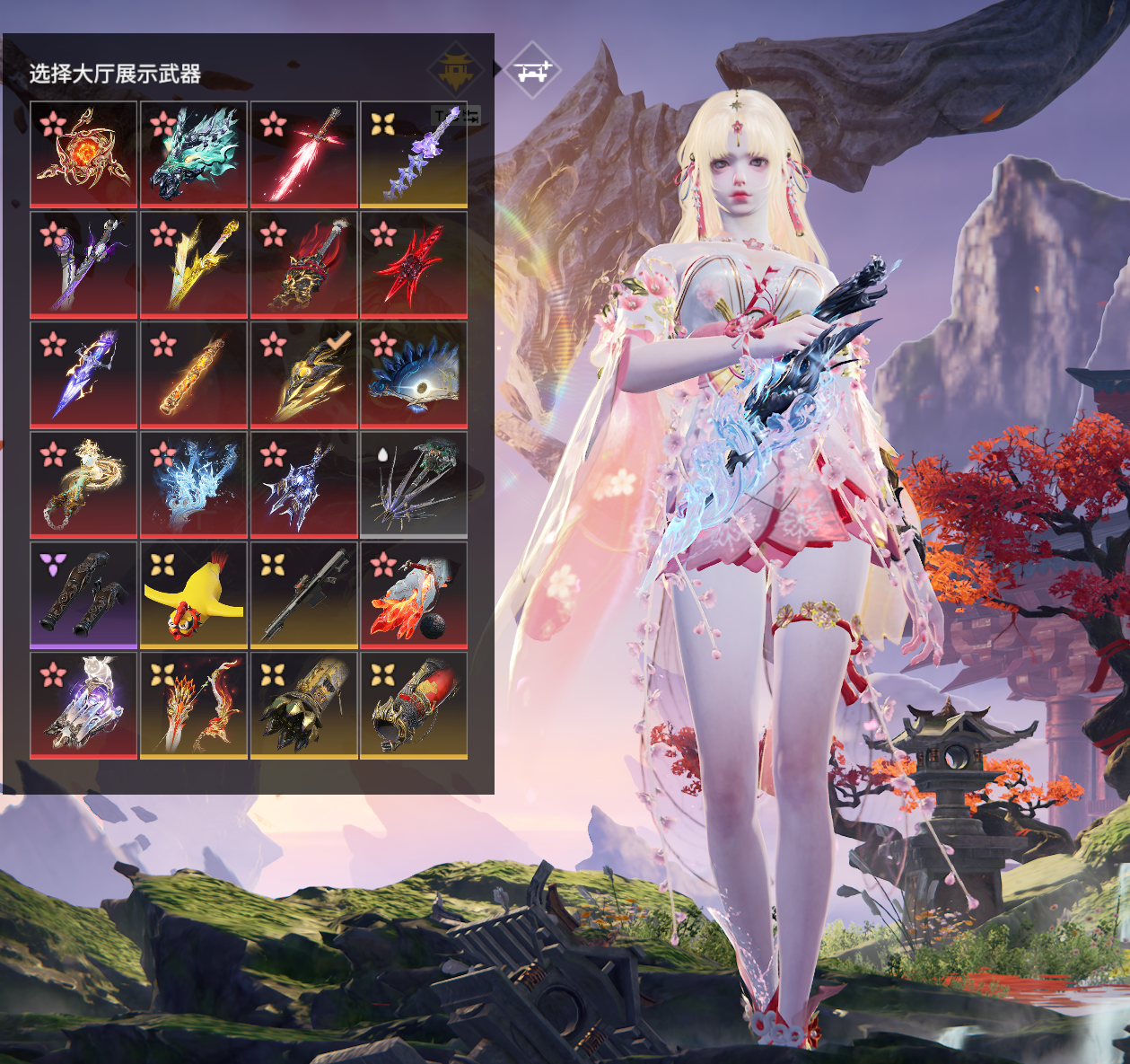Screen dimensions: 1130x1064
Task: Open the golden pagoda hall icon
Action: pos(456,70)
